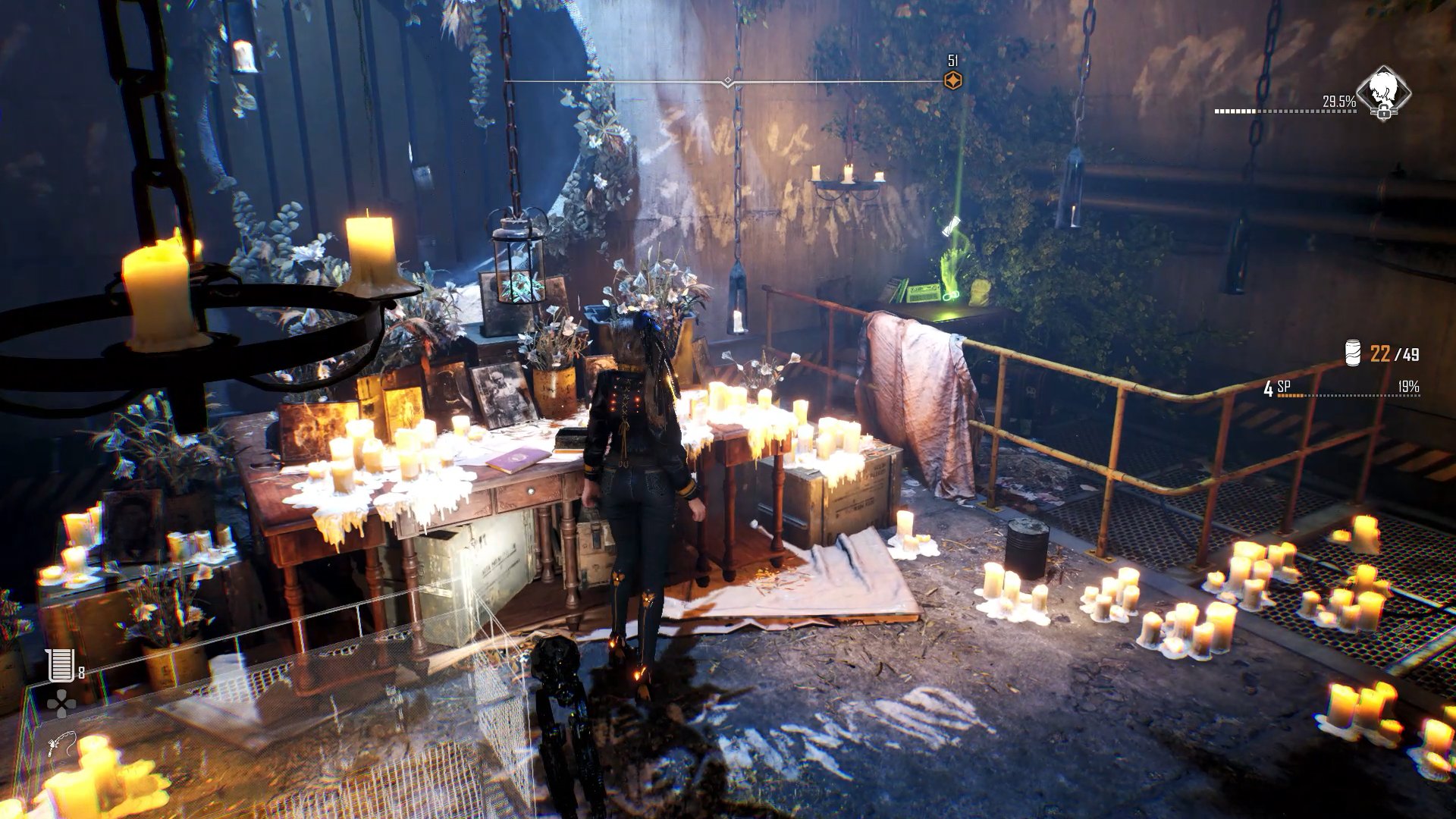Click the can collectible counter icon
Screen dimensions: 1456x819
tap(1353, 353)
